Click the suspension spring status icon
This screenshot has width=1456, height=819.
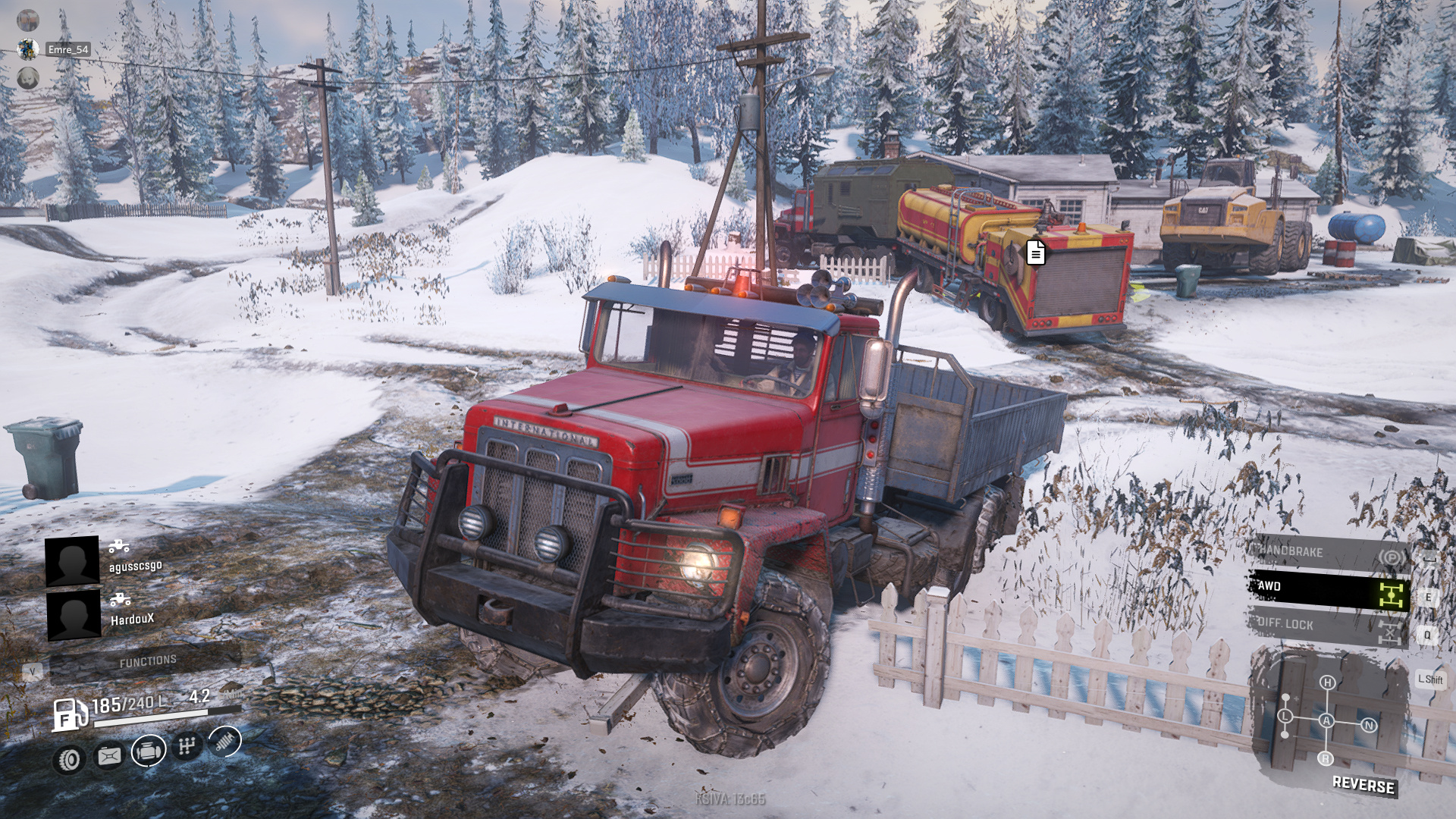[225, 741]
